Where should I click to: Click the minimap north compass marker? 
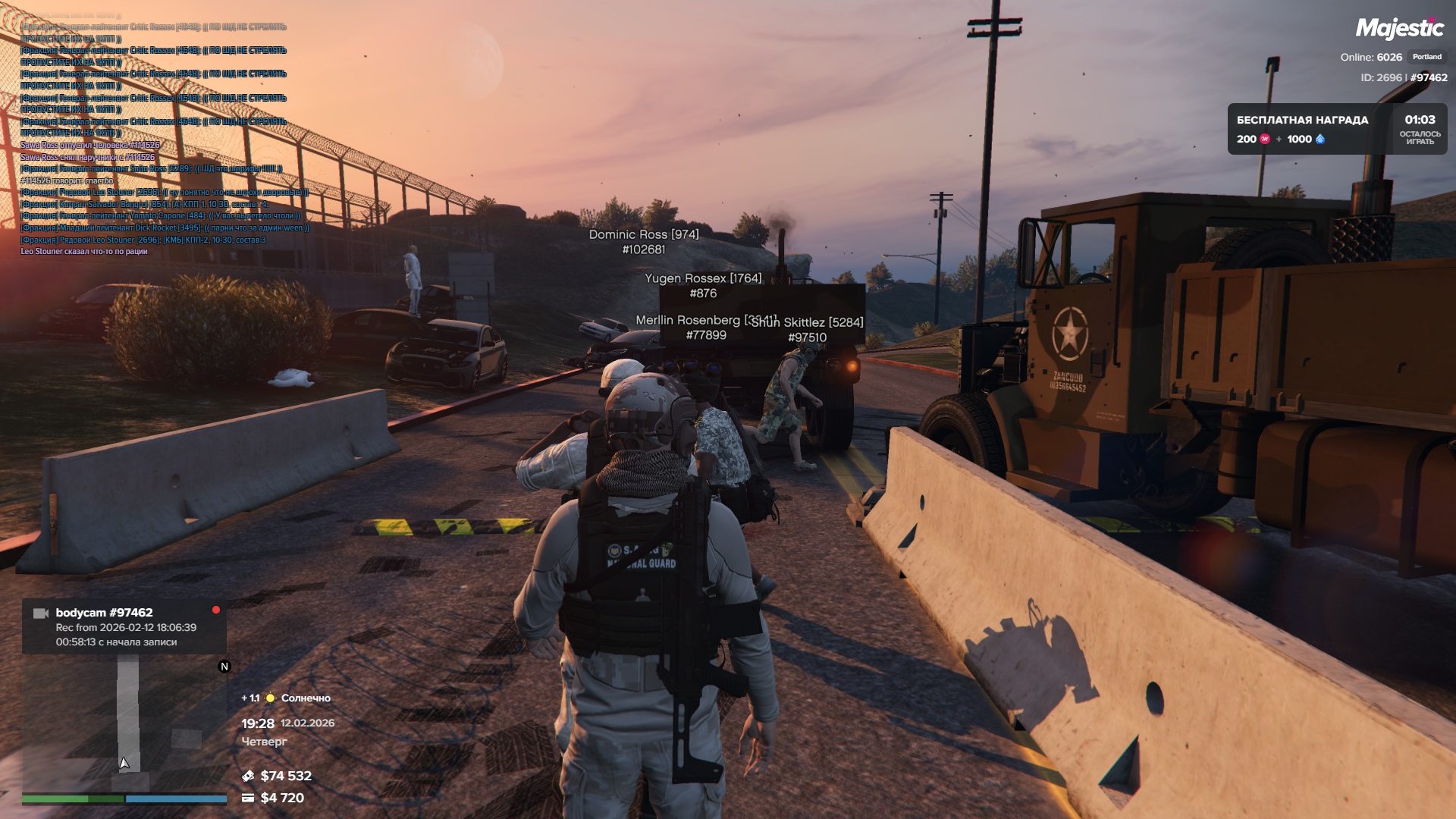tap(224, 667)
